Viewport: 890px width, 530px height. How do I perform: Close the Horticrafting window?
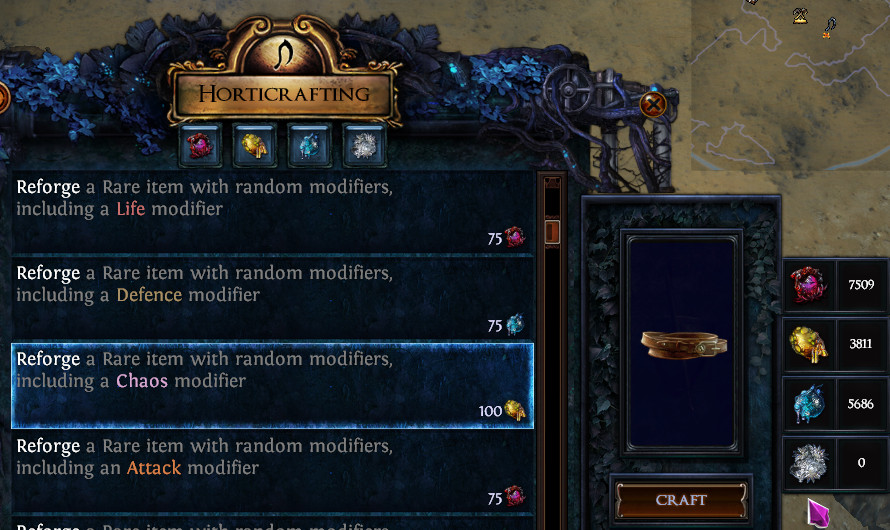653,103
